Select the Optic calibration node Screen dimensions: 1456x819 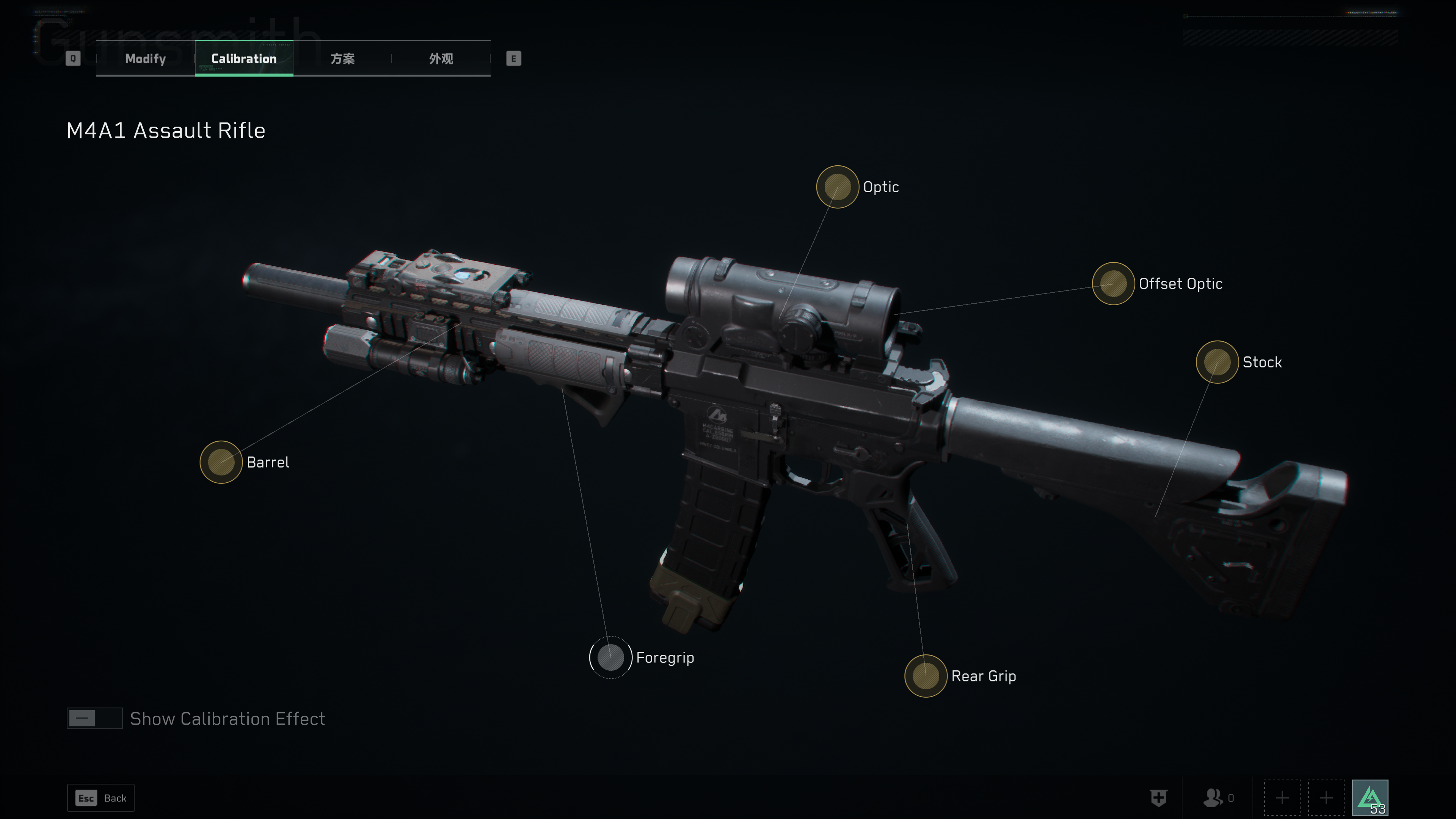(837, 187)
